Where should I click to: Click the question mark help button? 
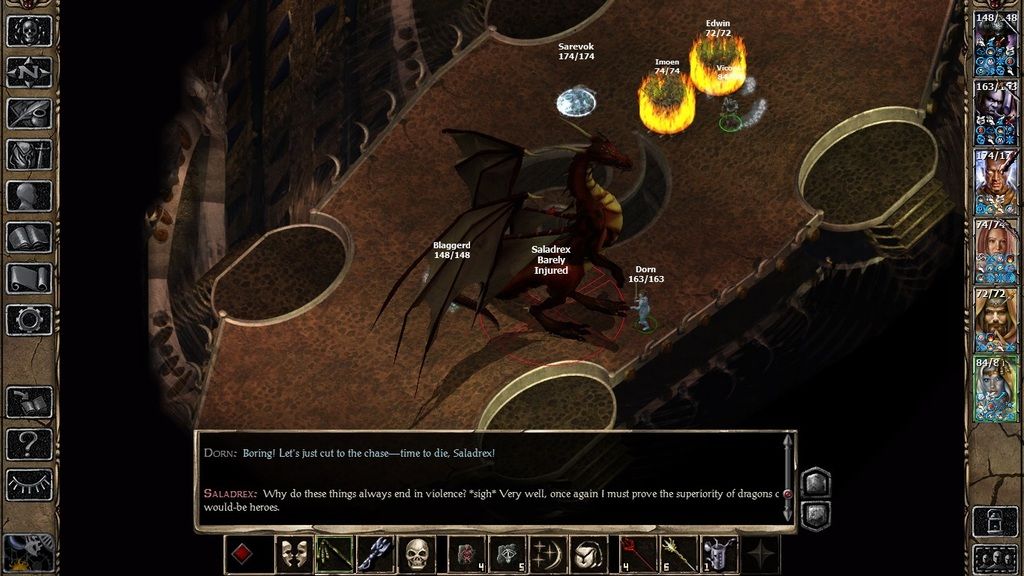pos(29,443)
